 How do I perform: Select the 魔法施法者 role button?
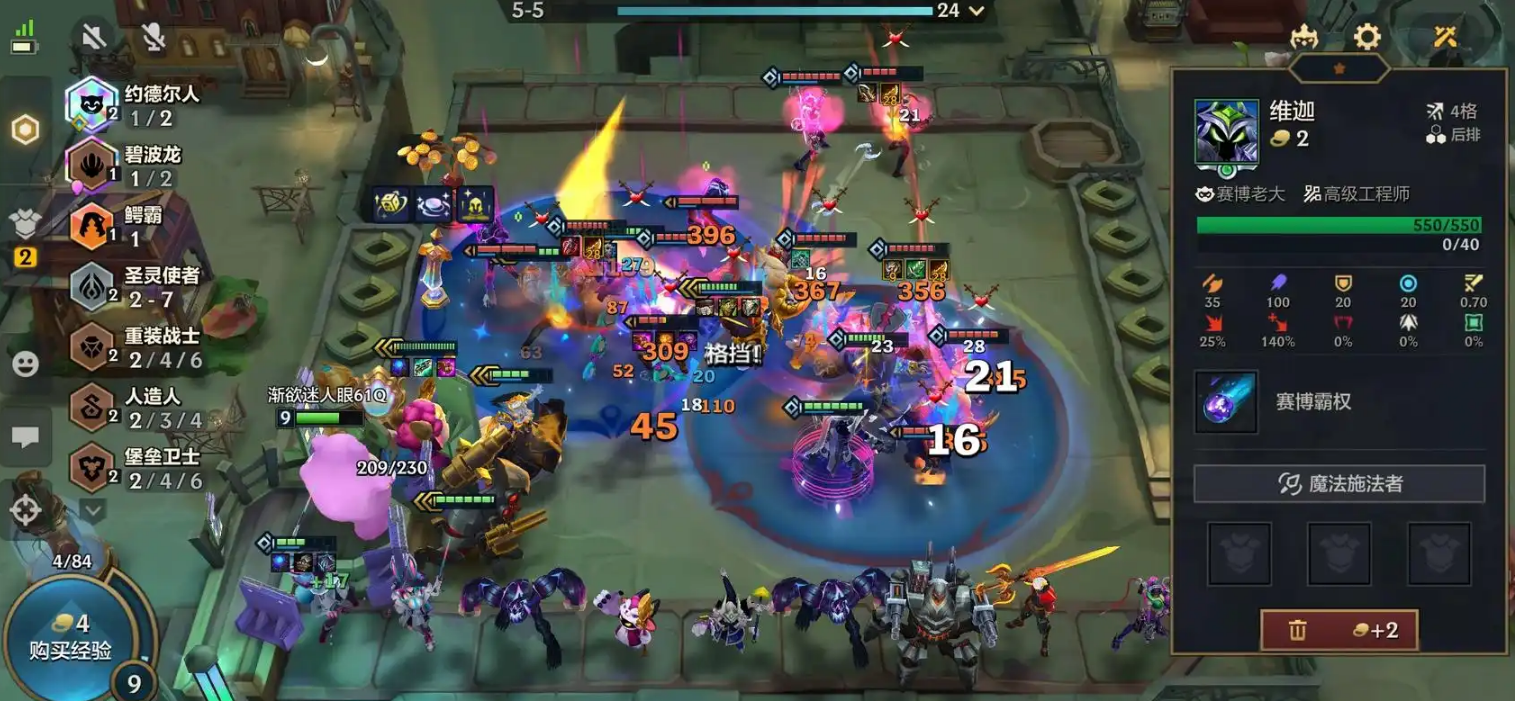pos(1338,484)
